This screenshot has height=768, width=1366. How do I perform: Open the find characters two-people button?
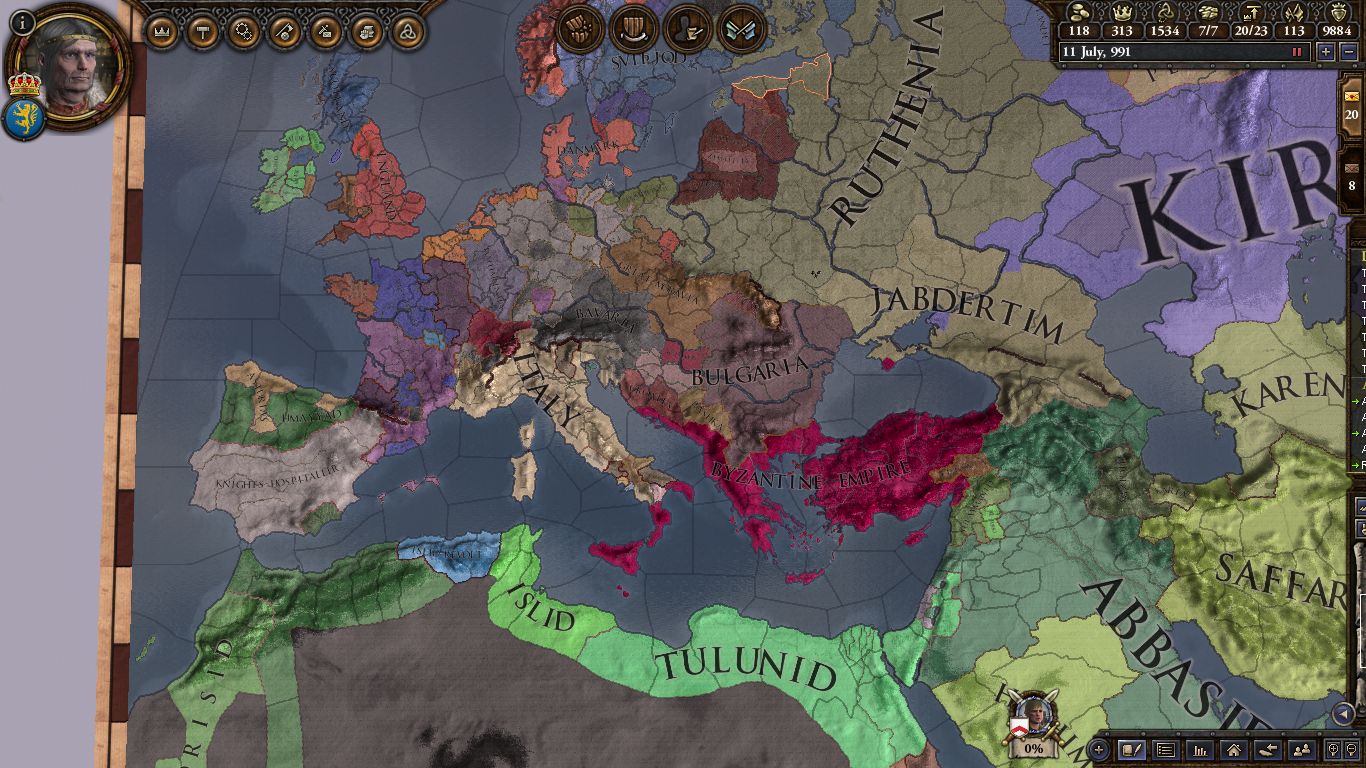point(1302,749)
